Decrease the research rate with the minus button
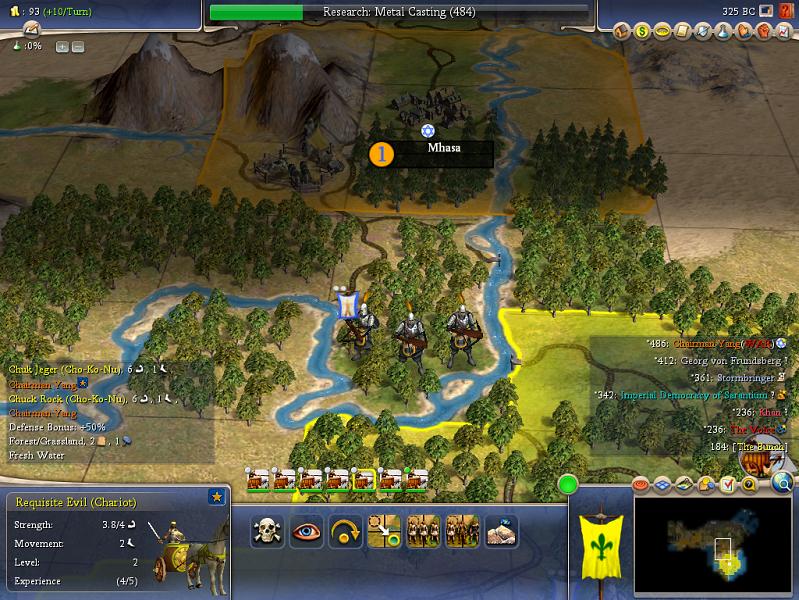Screen dimensions: 799x600 (x=77, y=47)
